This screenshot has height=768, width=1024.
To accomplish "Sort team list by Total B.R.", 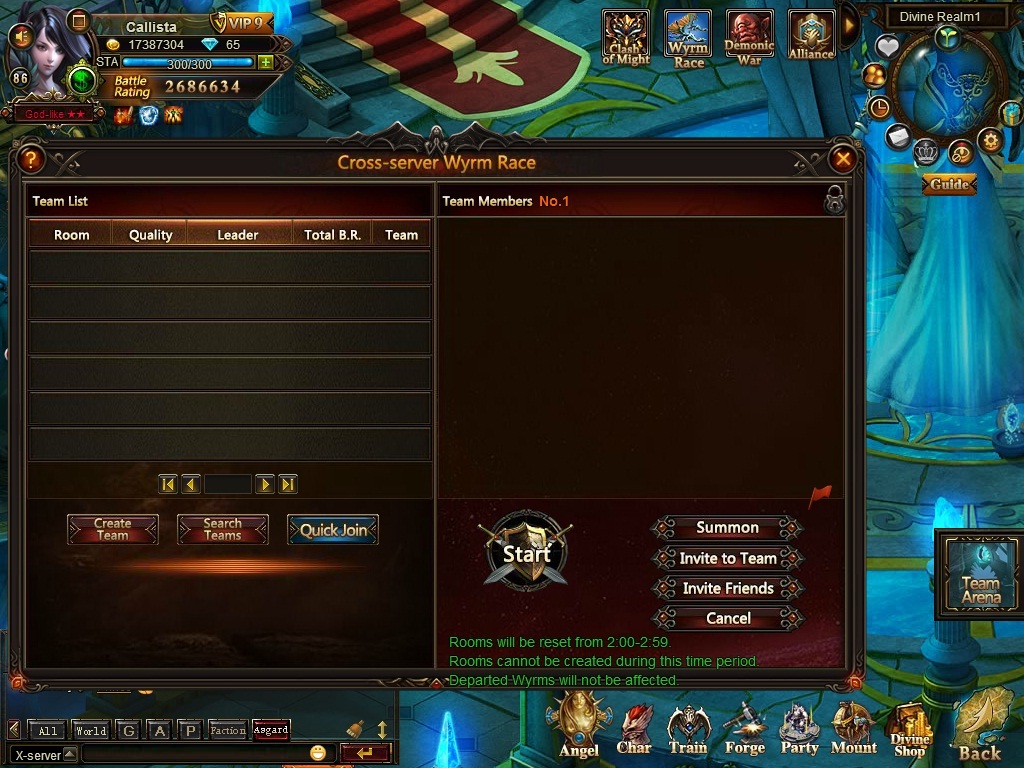I will pyautogui.click(x=332, y=235).
